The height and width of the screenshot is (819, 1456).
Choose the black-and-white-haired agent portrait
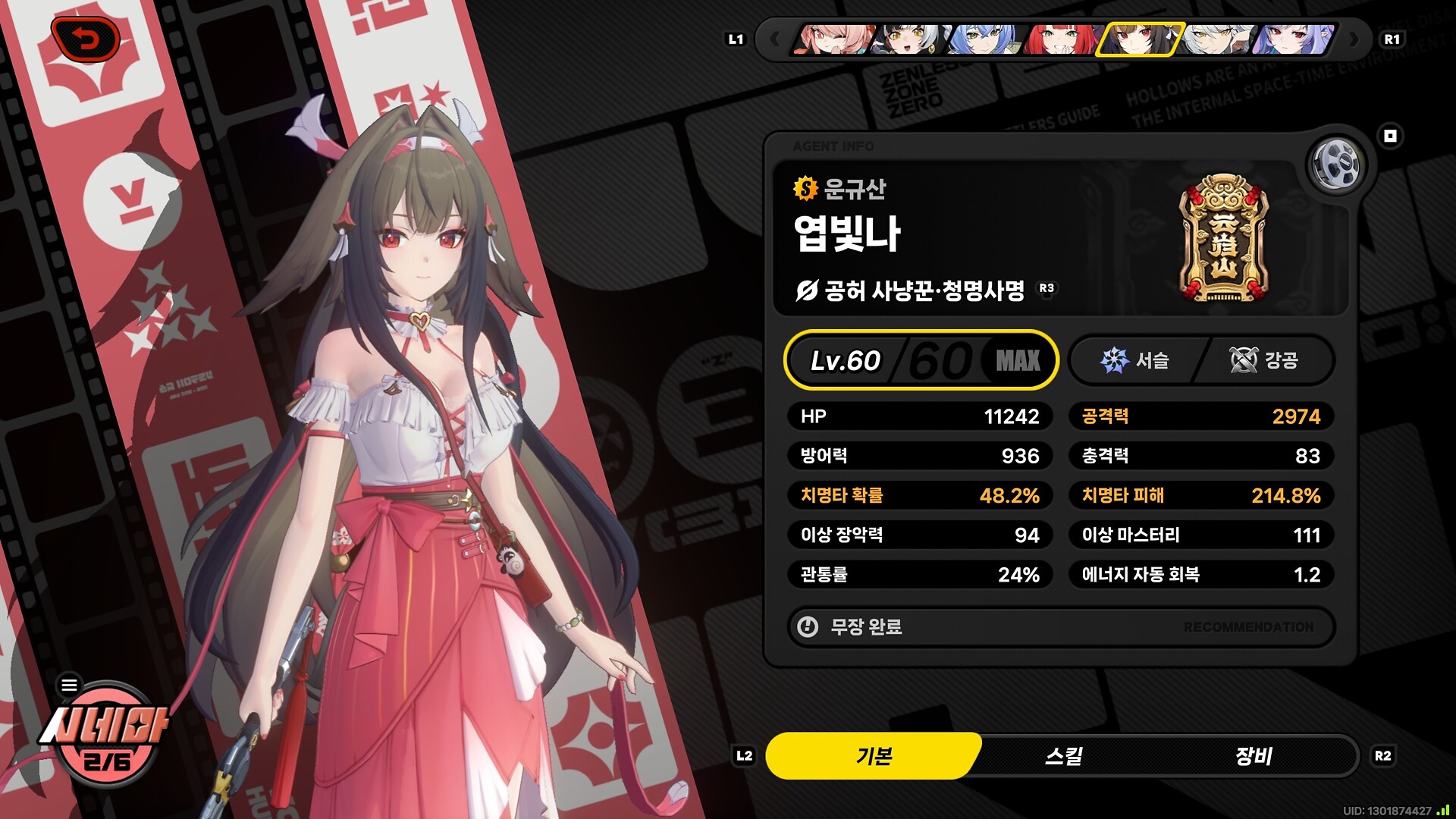pos(908,39)
